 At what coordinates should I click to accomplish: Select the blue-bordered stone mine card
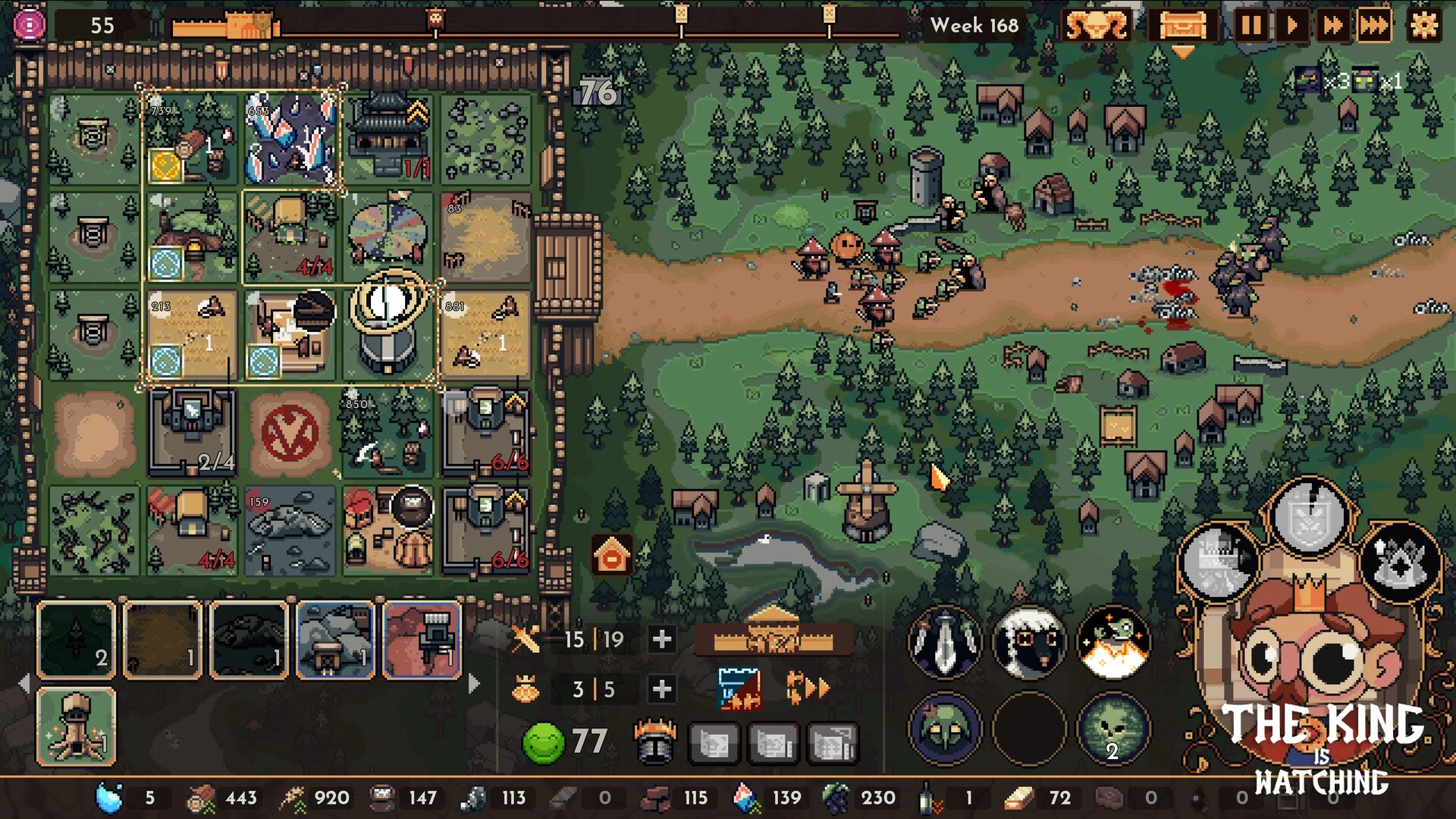pyautogui.click(x=335, y=639)
